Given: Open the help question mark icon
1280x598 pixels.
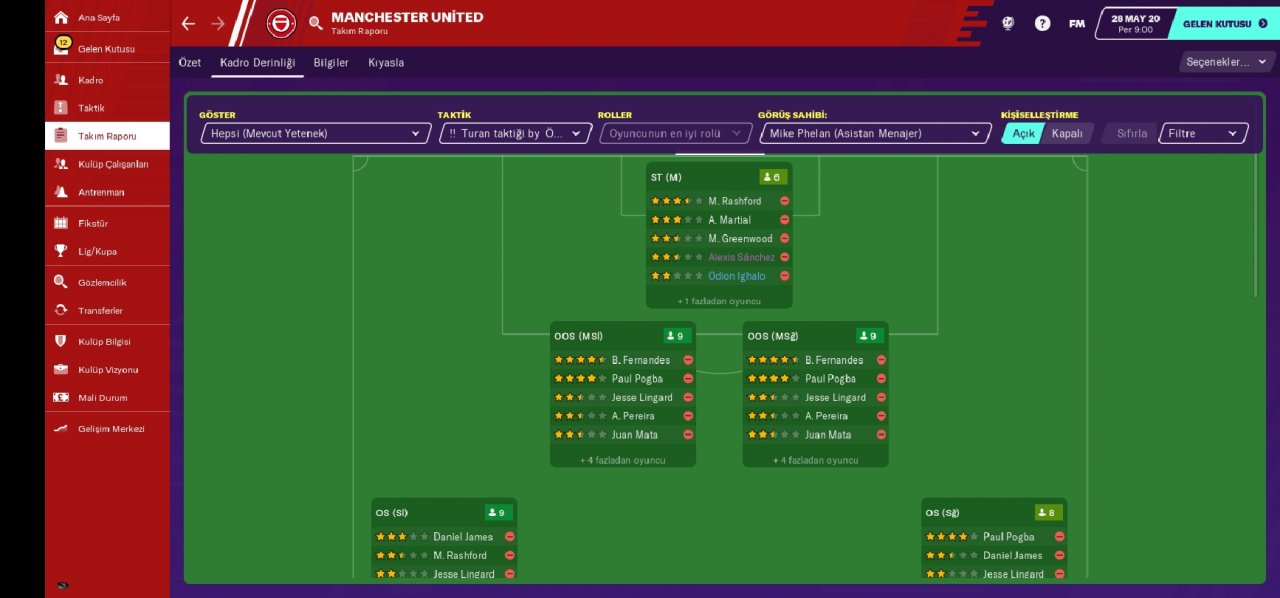Looking at the screenshot, I should pos(1042,23).
